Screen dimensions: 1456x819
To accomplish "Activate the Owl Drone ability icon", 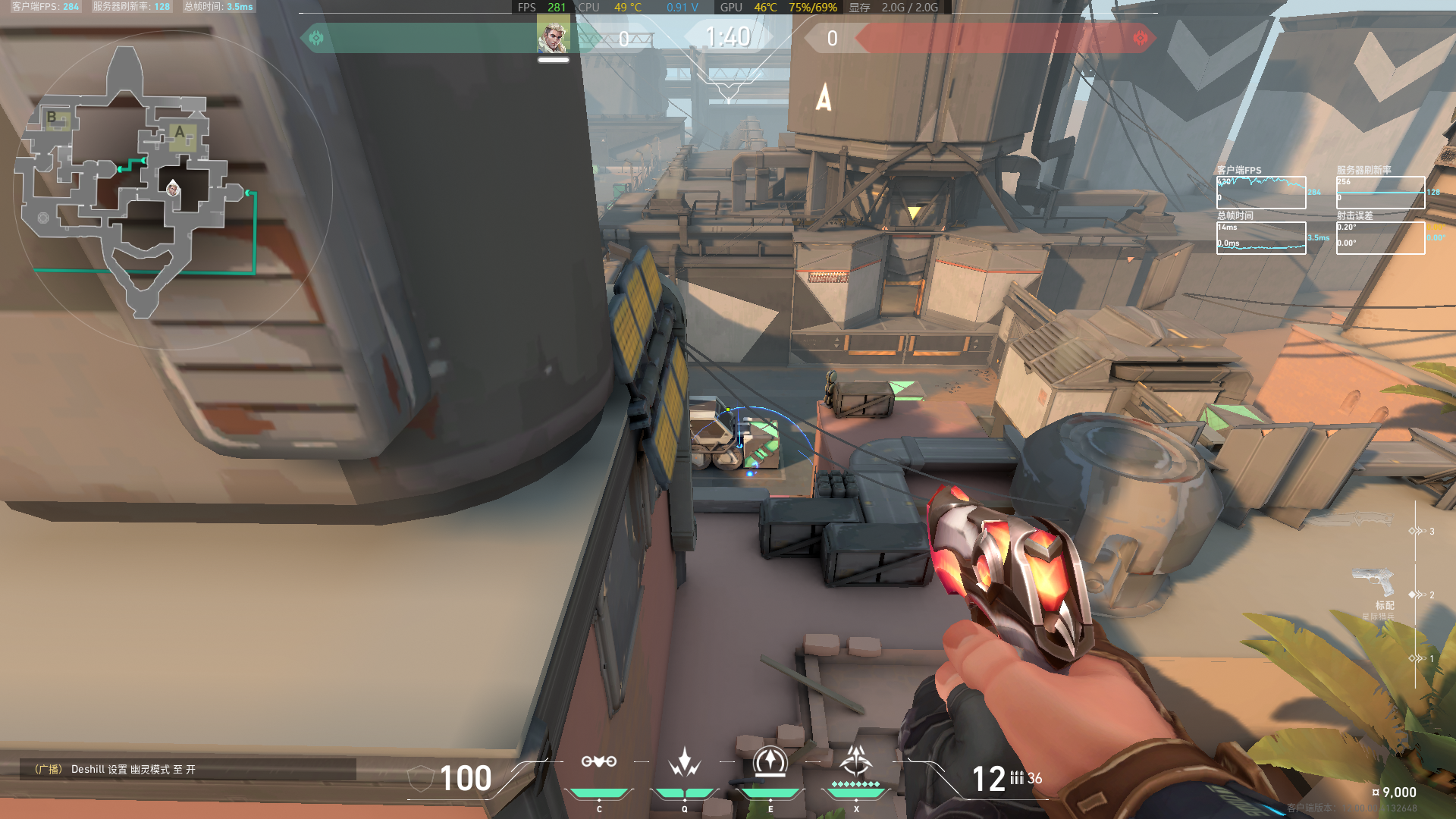I will click(x=598, y=761).
